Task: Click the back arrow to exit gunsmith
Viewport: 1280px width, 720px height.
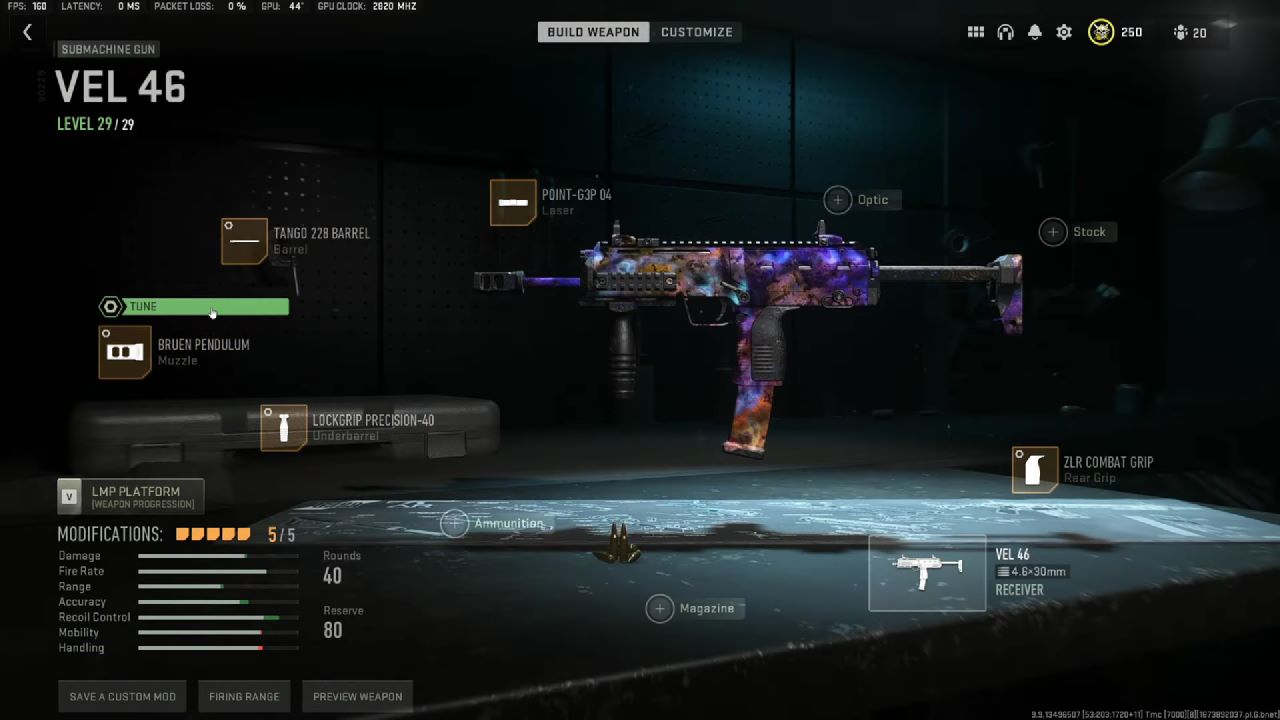Action: (27, 31)
